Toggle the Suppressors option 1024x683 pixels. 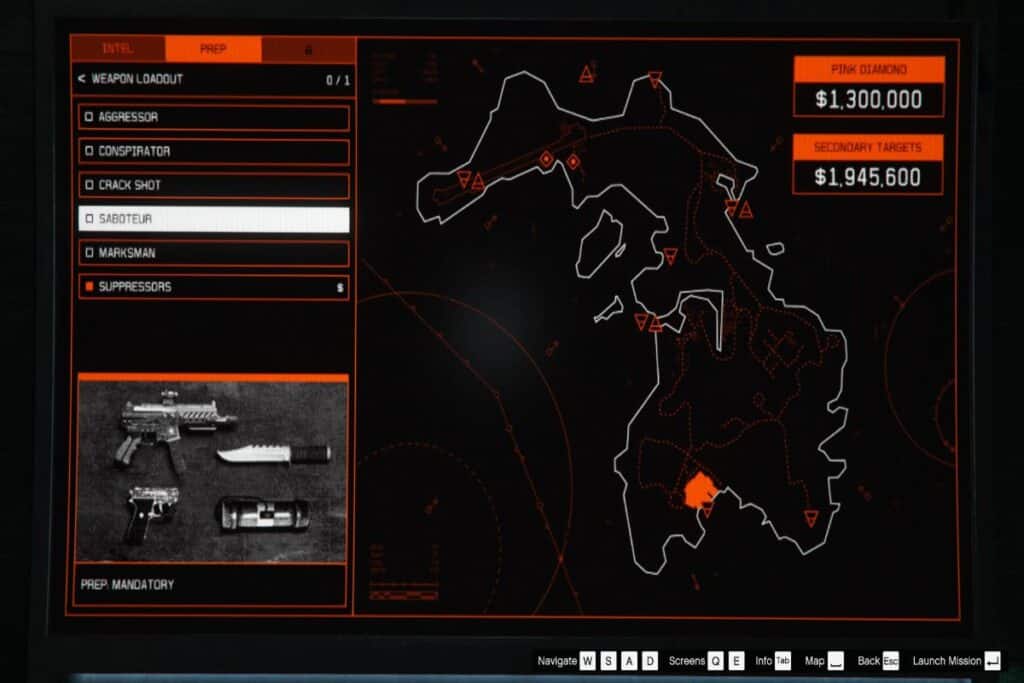coord(214,287)
